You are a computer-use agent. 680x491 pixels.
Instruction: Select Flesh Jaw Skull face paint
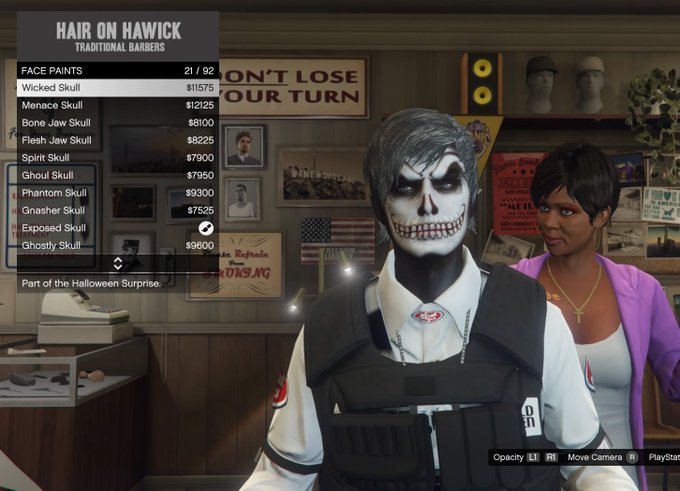click(x=117, y=141)
